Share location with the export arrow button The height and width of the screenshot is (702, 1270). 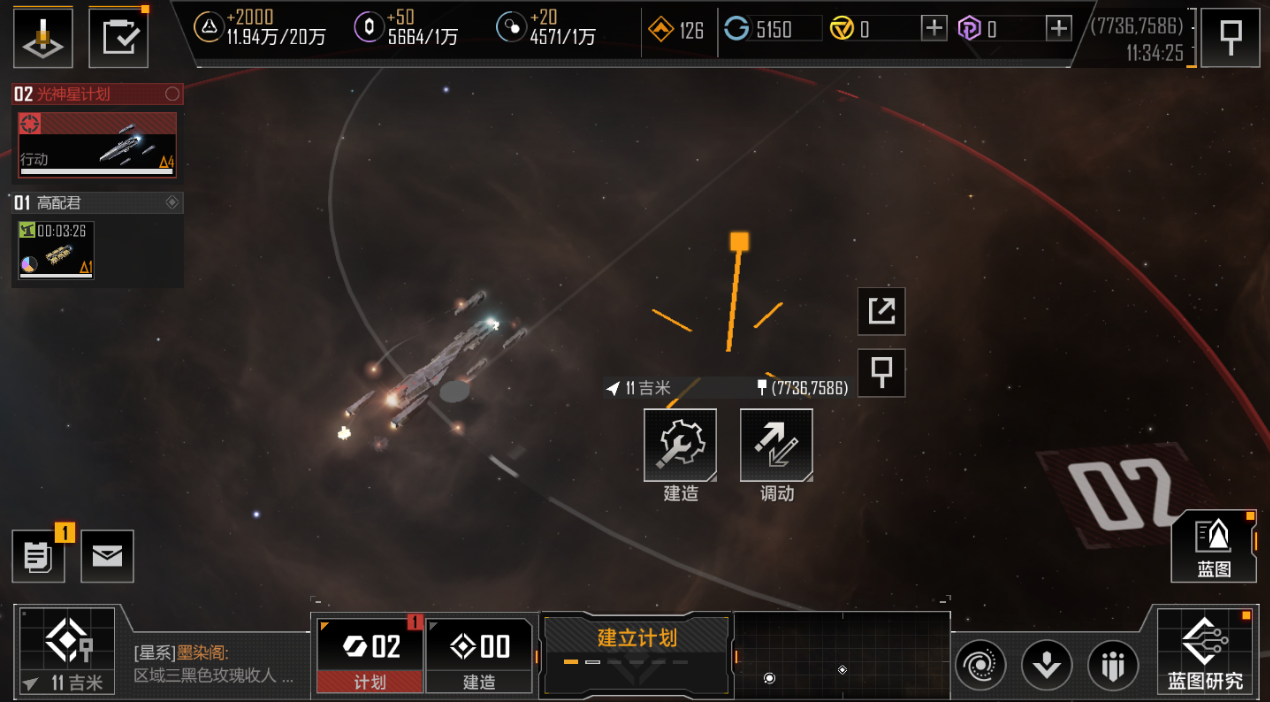pos(882,311)
